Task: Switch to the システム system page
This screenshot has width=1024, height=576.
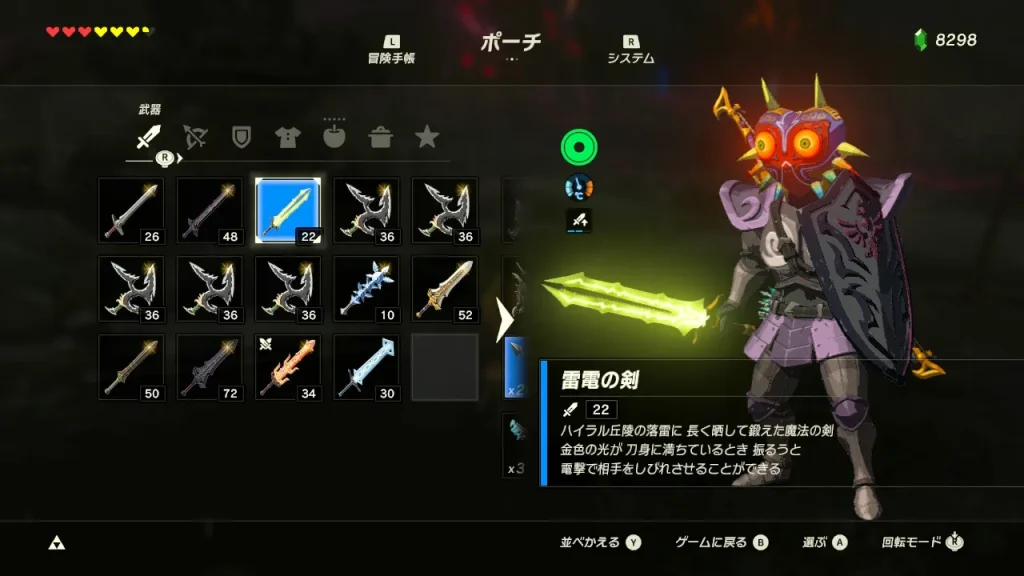Action: coord(631,51)
